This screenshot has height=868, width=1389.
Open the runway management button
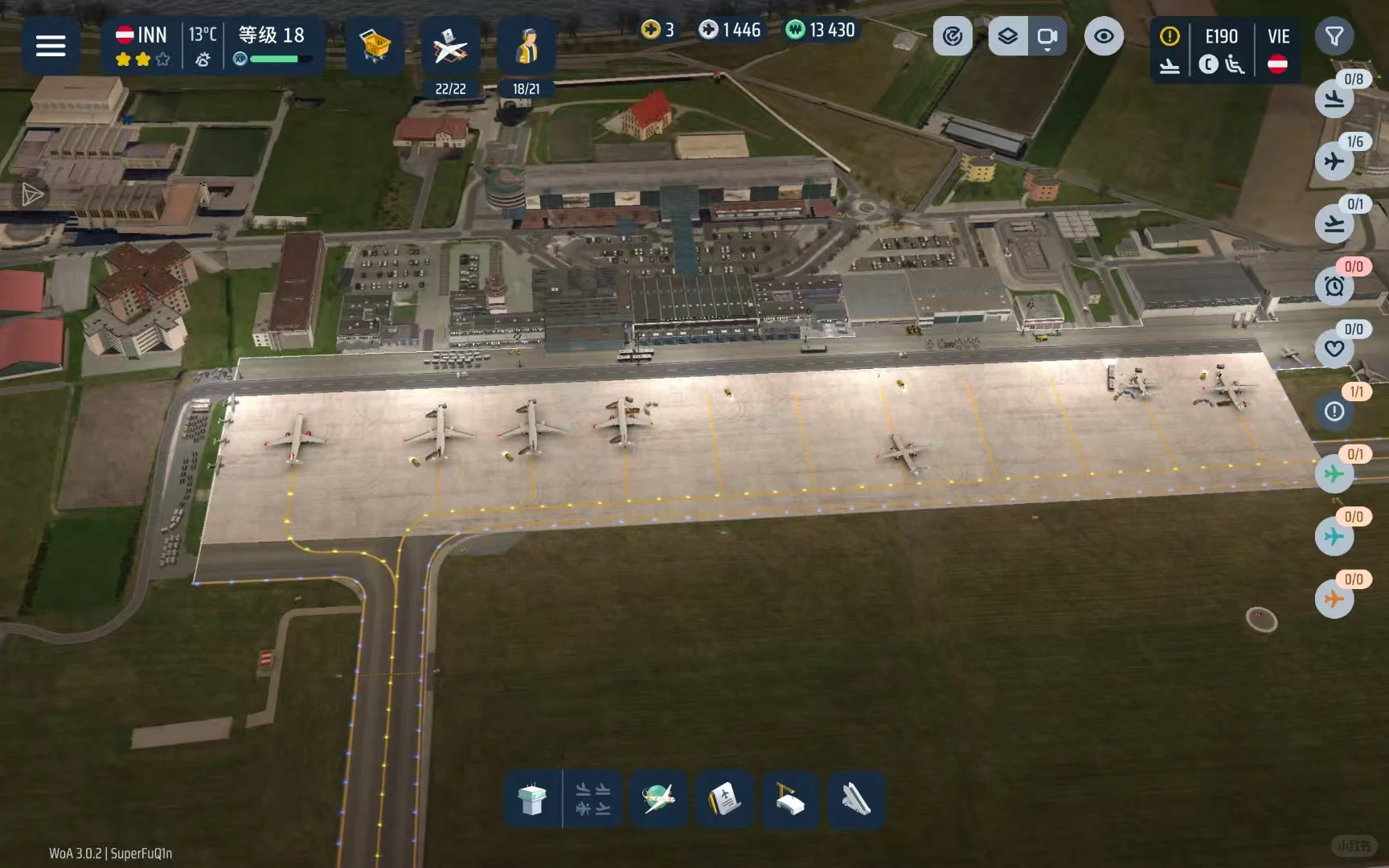[x=855, y=800]
